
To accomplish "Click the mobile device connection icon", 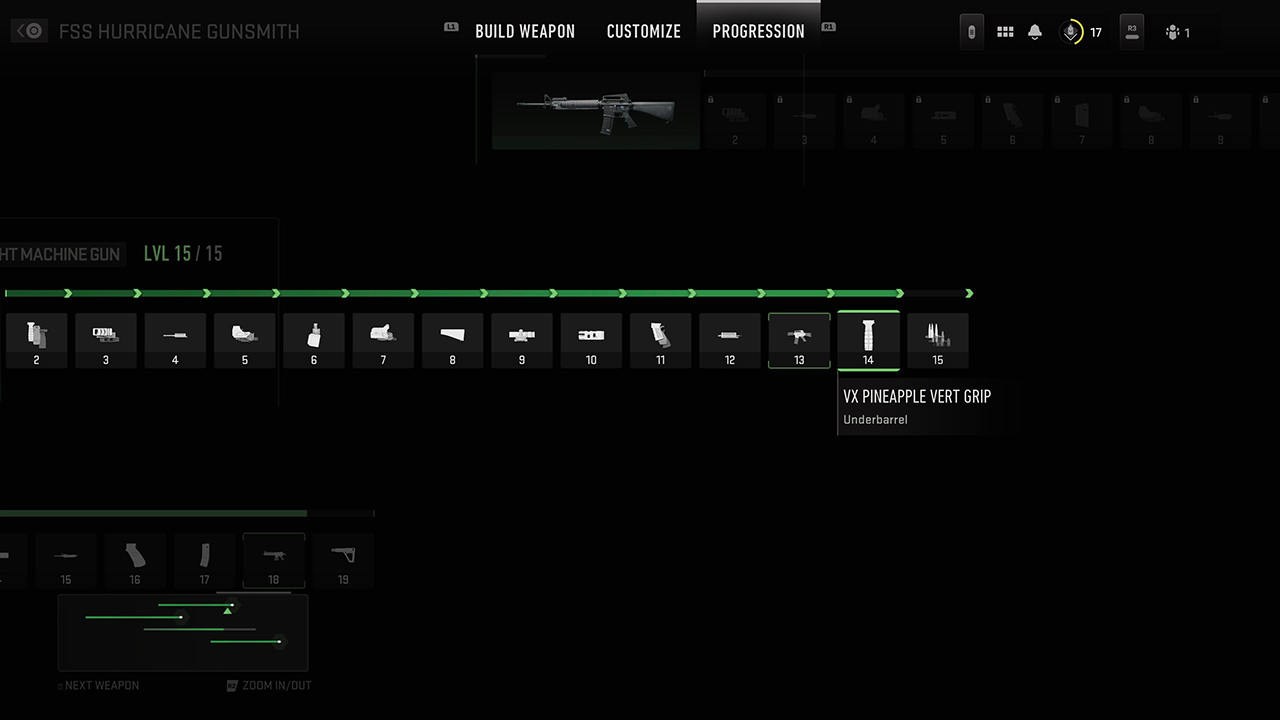I will [971, 31].
